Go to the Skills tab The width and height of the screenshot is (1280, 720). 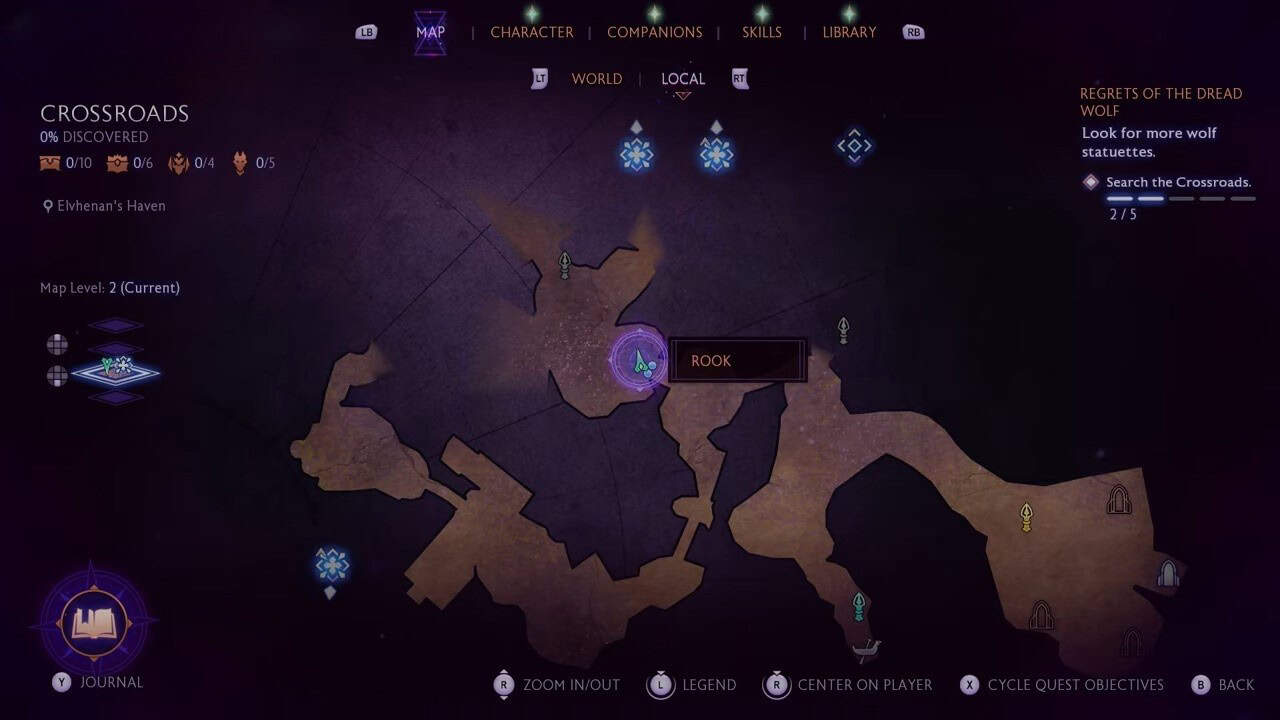click(x=762, y=32)
